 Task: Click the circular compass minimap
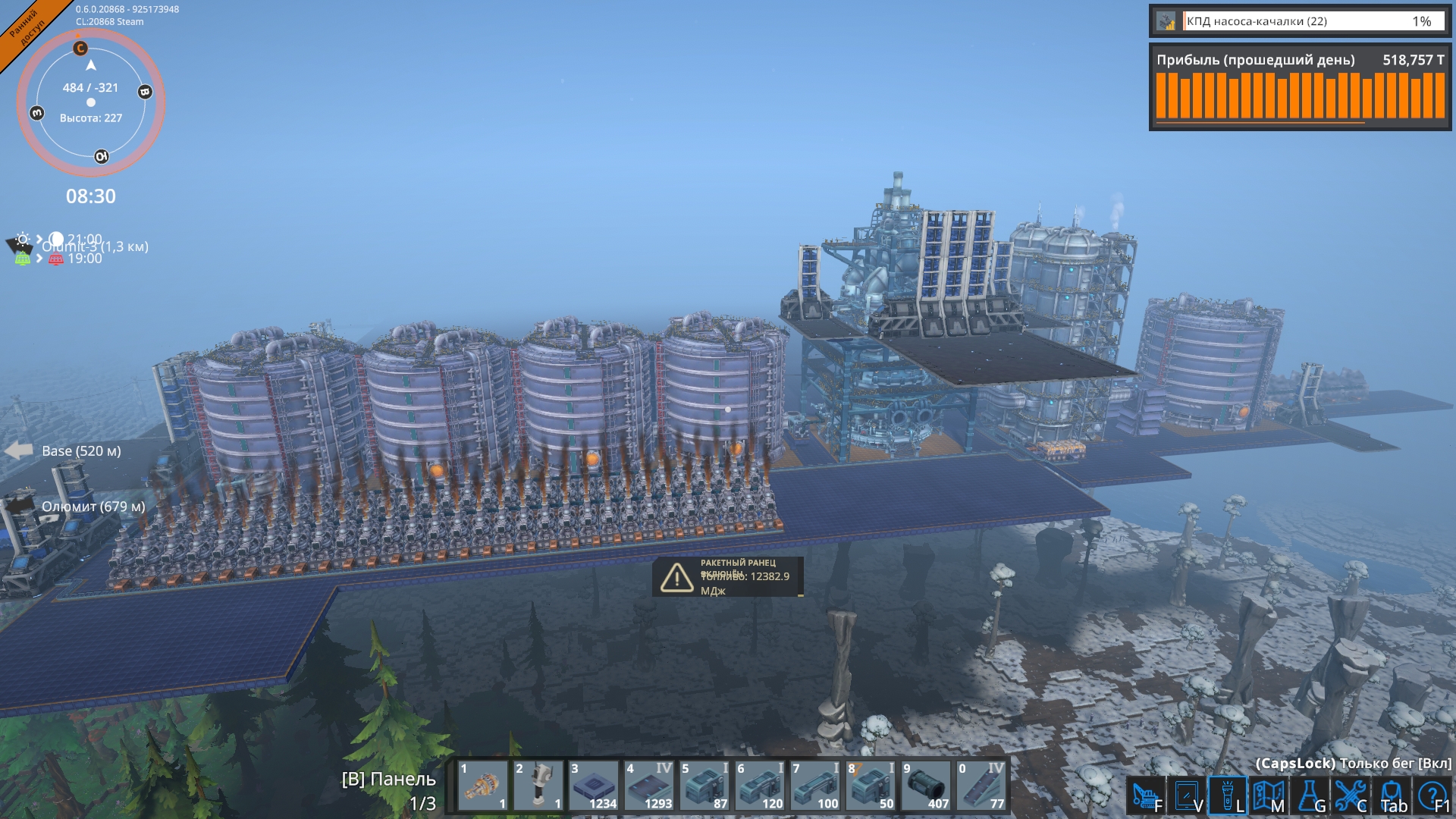pos(91,102)
